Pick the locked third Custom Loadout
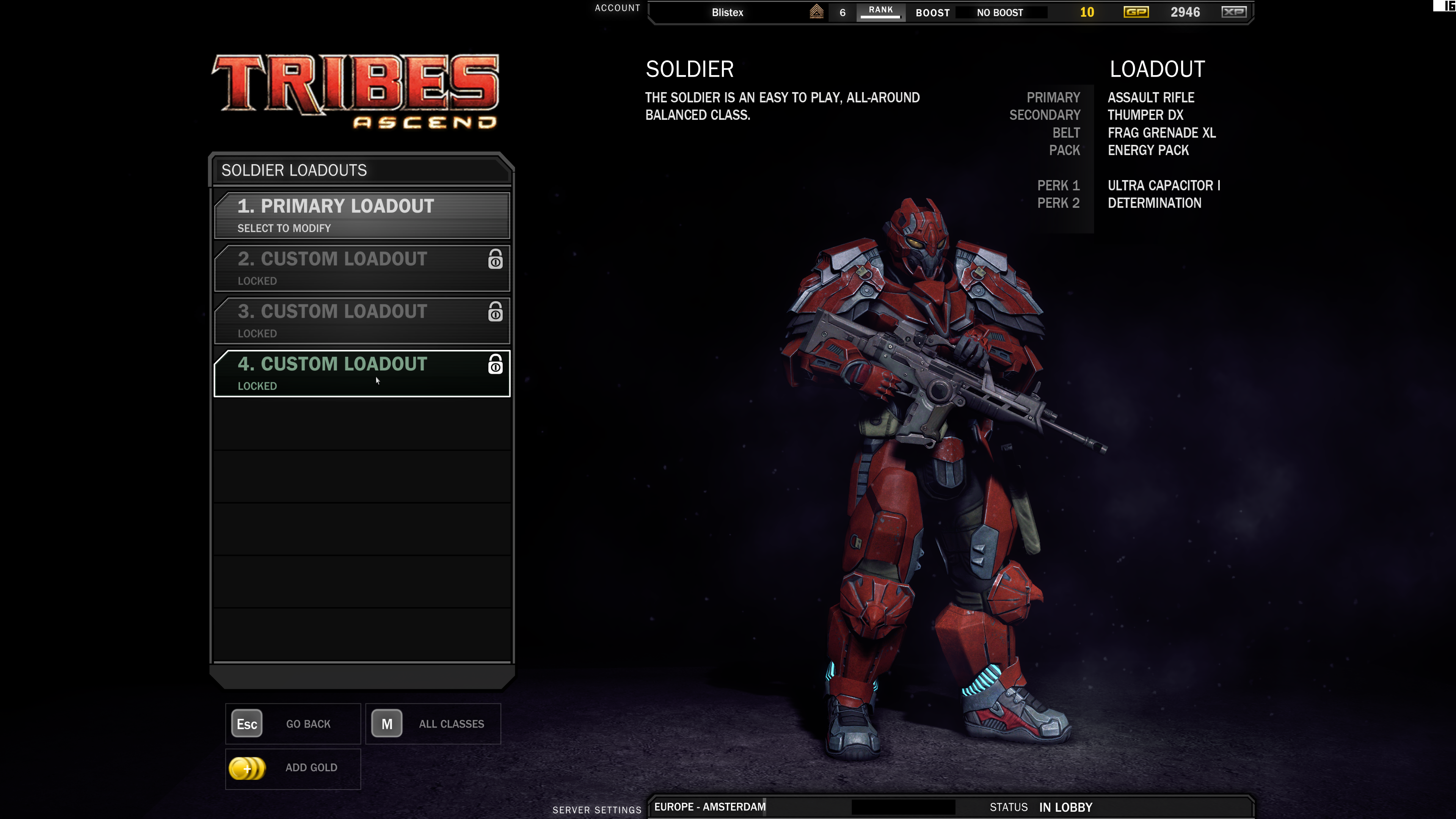The width and height of the screenshot is (1456, 819). coord(362,320)
